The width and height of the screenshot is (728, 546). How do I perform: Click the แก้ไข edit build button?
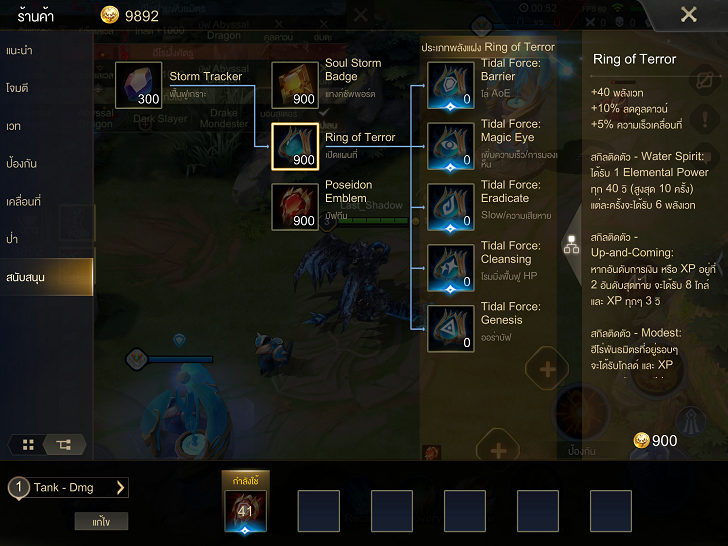(x=101, y=521)
